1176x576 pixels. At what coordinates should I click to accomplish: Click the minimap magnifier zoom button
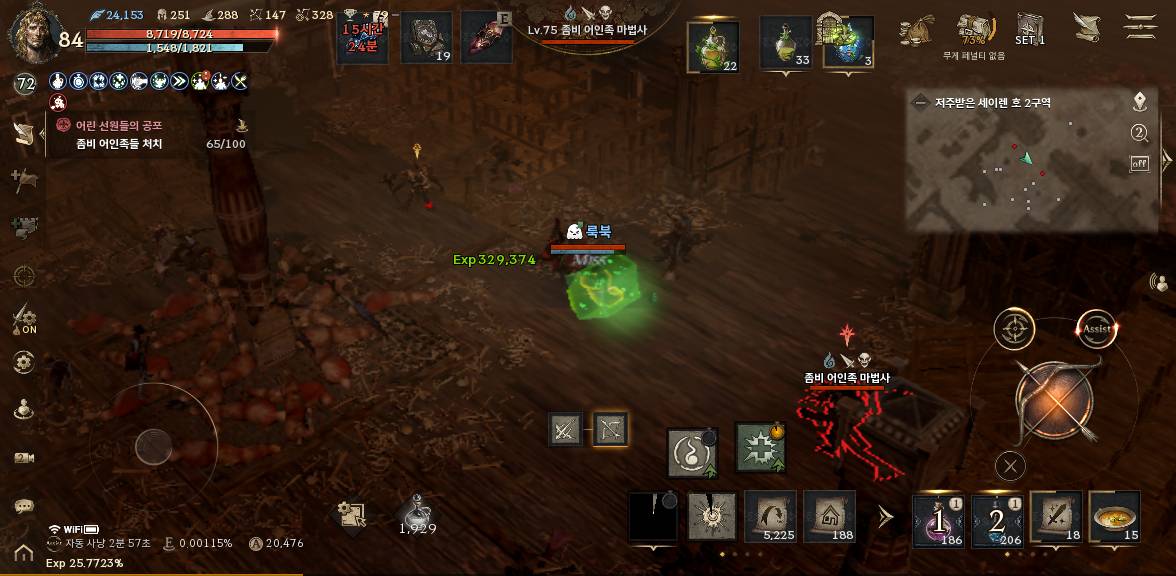[1139, 133]
